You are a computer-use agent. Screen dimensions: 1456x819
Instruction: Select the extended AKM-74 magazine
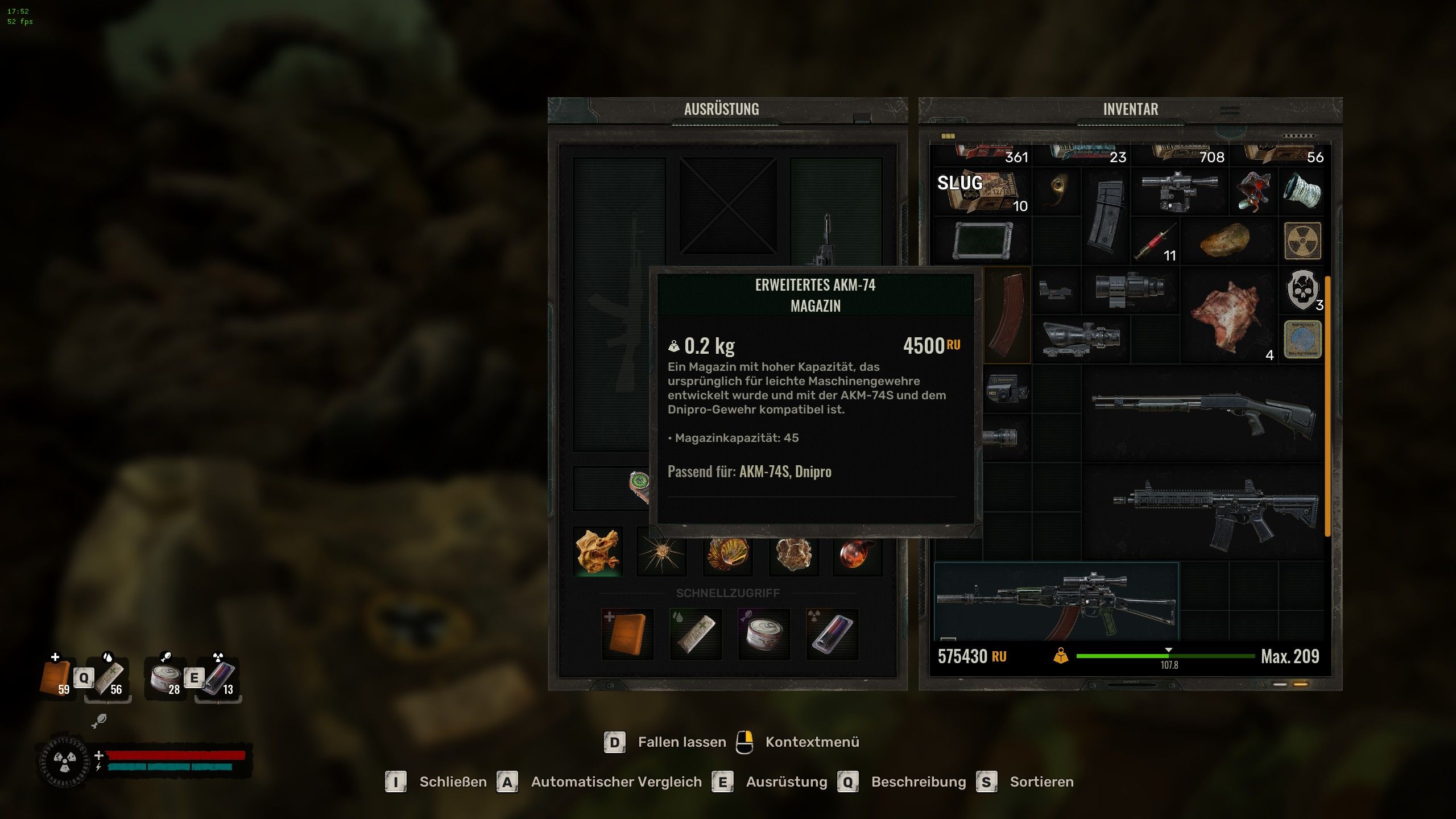[1007, 314]
